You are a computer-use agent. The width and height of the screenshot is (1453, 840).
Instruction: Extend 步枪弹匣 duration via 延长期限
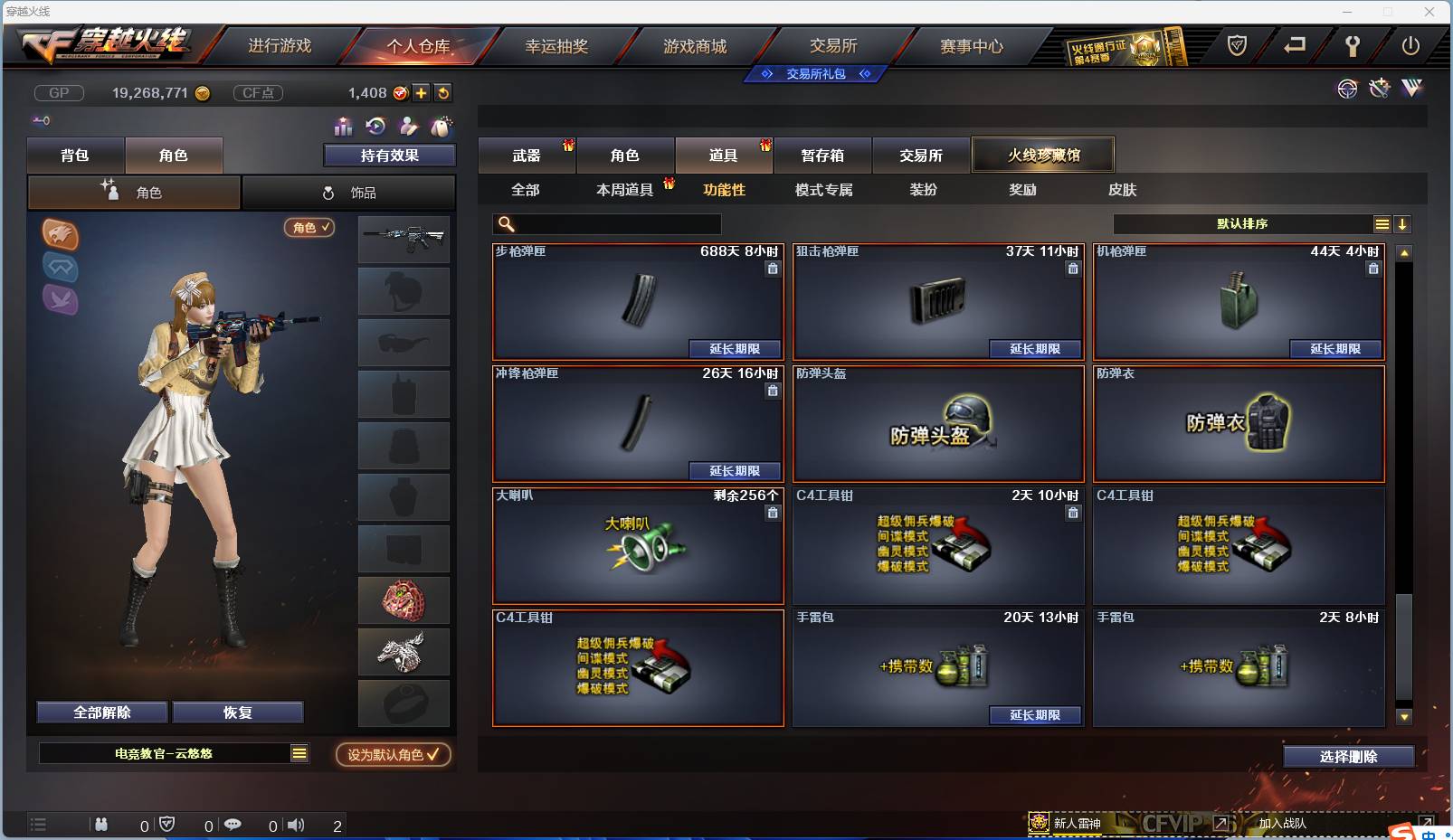tap(735, 349)
